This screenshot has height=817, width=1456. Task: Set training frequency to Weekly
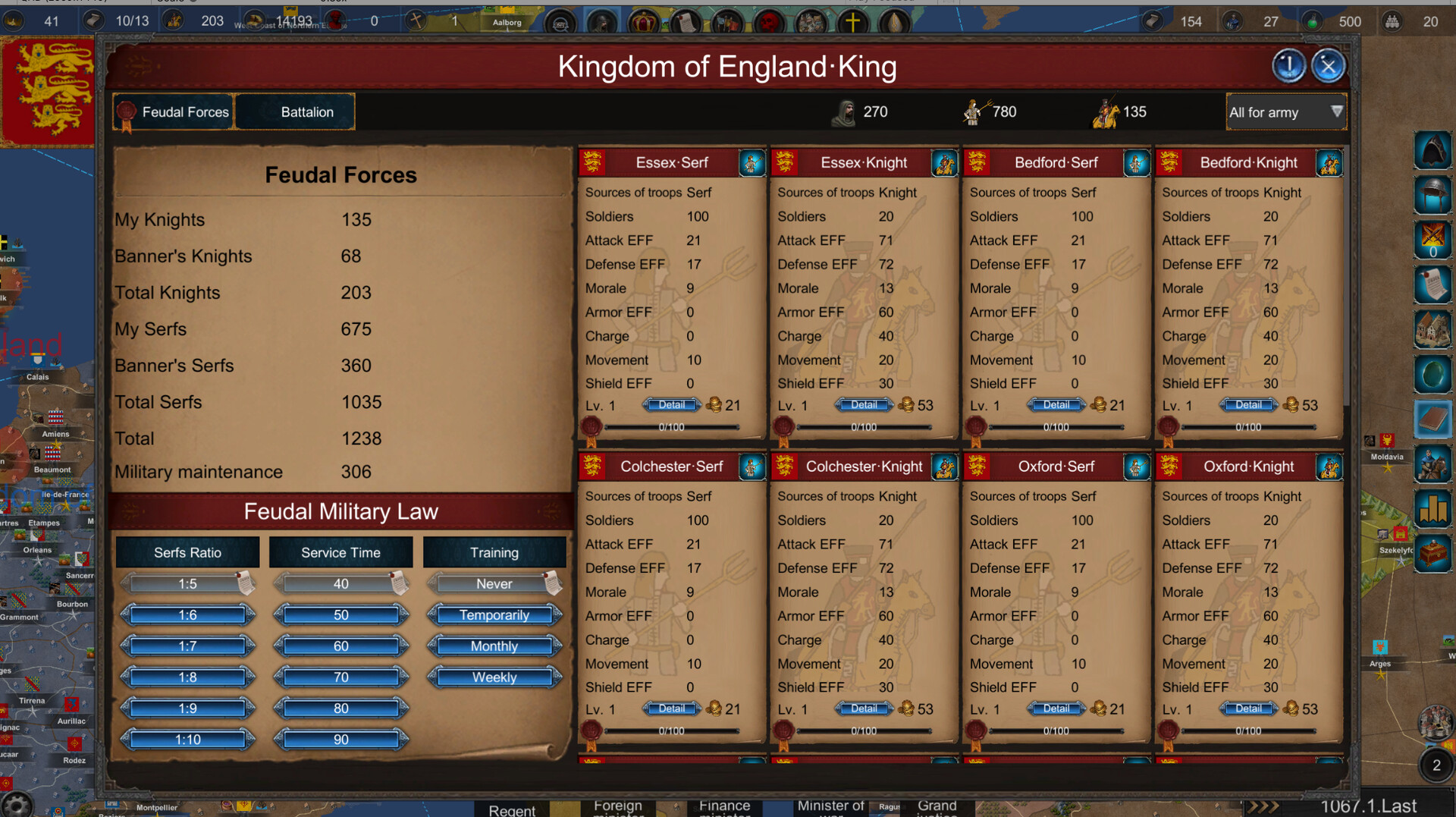(x=494, y=677)
